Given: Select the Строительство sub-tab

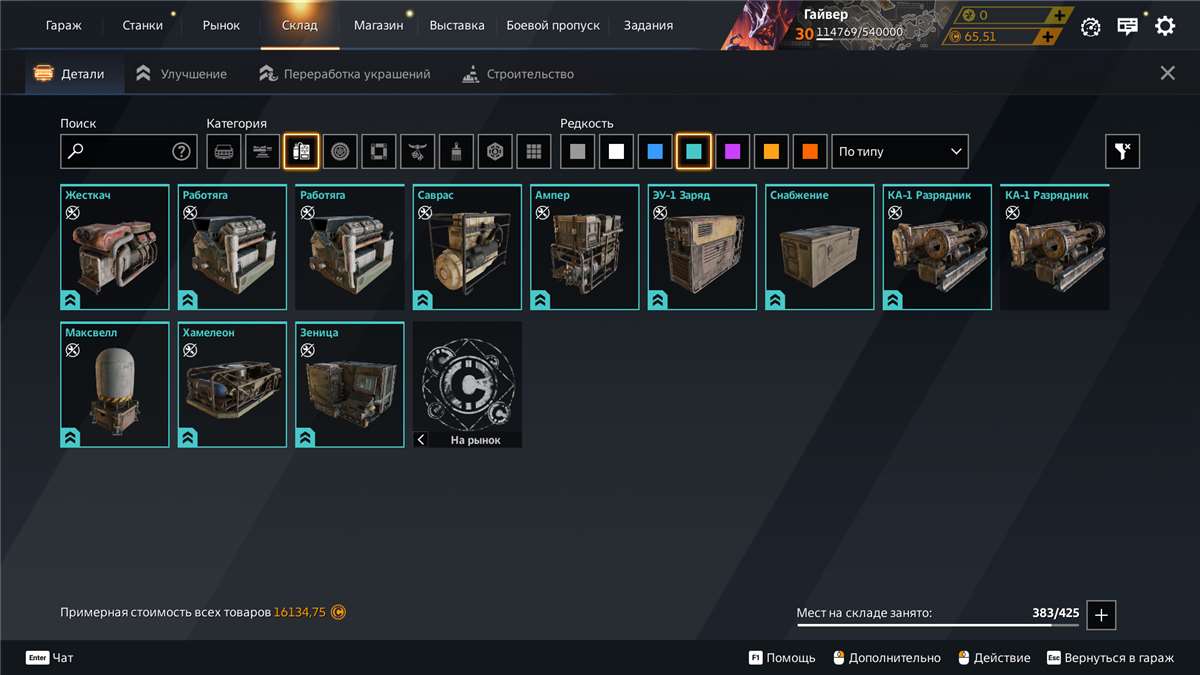Looking at the screenshot, I should click(518, 74).
